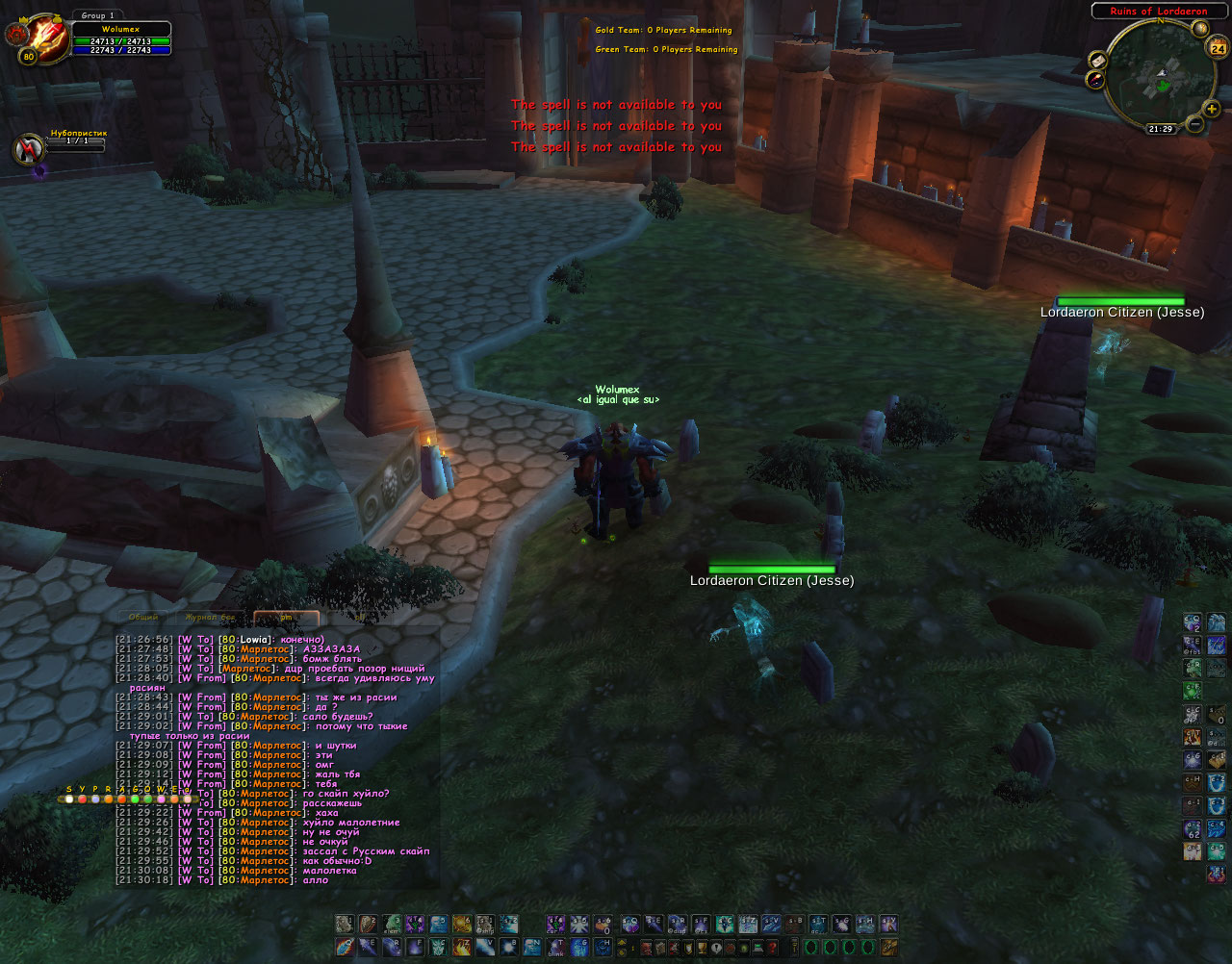This screenshot has height=964, width=1232.
Task: Click the clock below the minimap
Action: coord(1160,128)
